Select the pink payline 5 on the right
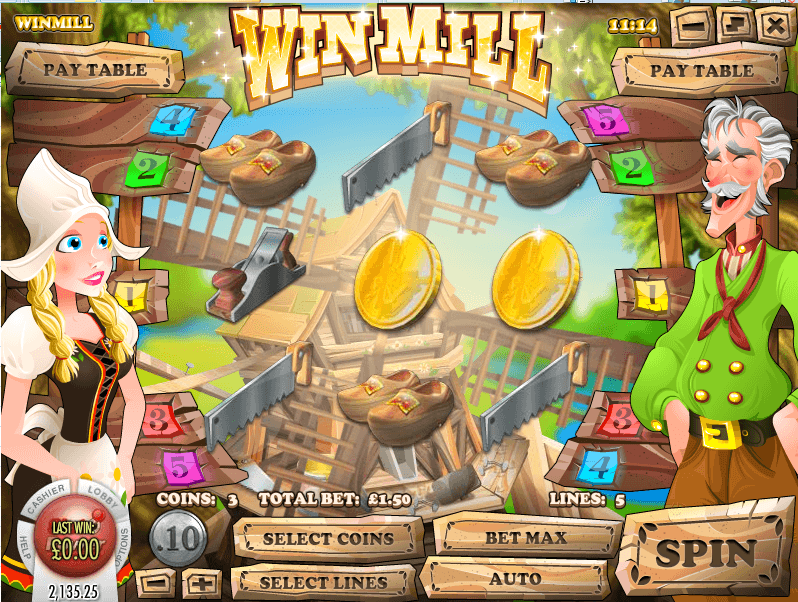The image size is (798, 602). (x=606, y=122)
